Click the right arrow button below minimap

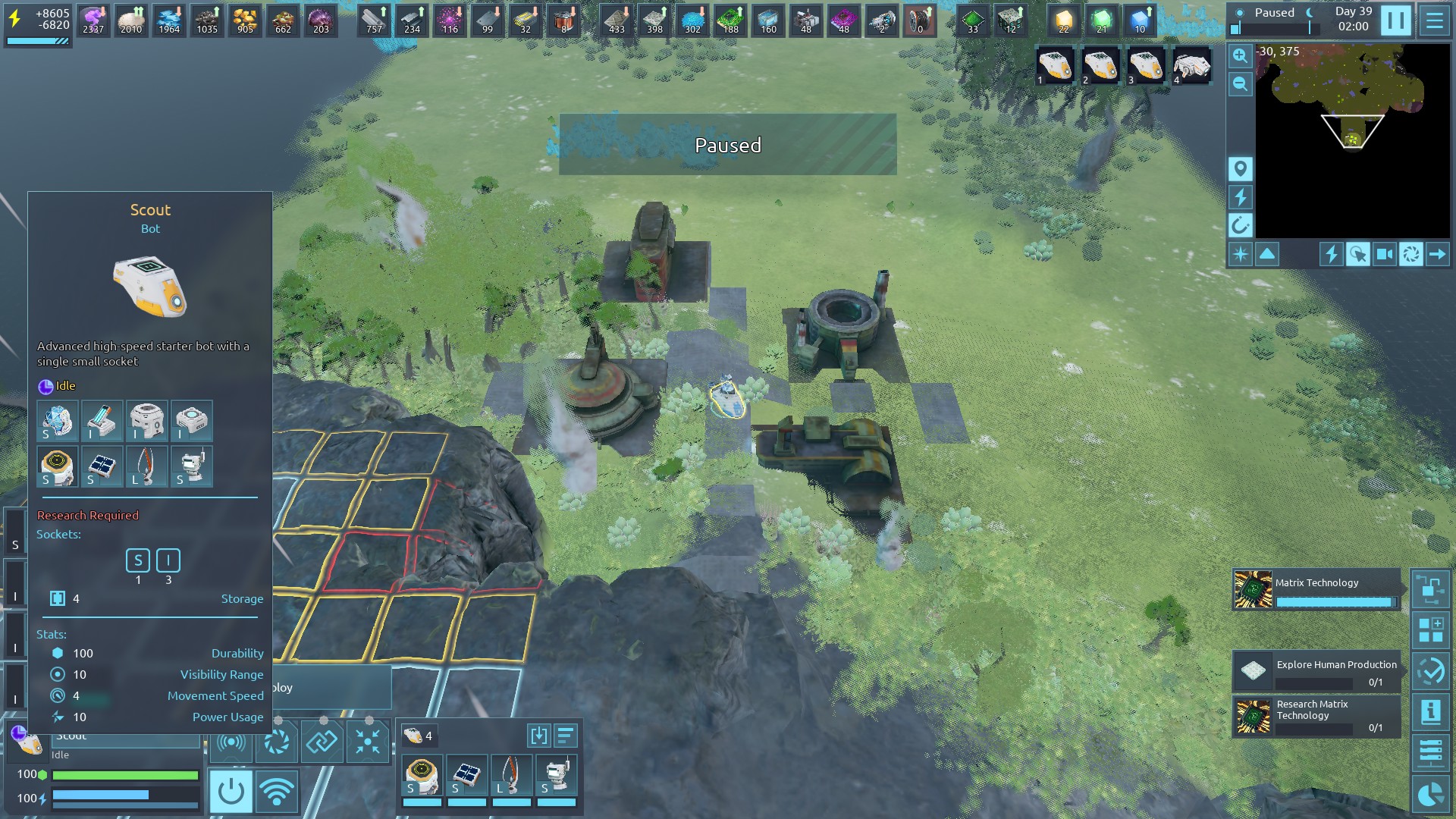pos(1437,255)
